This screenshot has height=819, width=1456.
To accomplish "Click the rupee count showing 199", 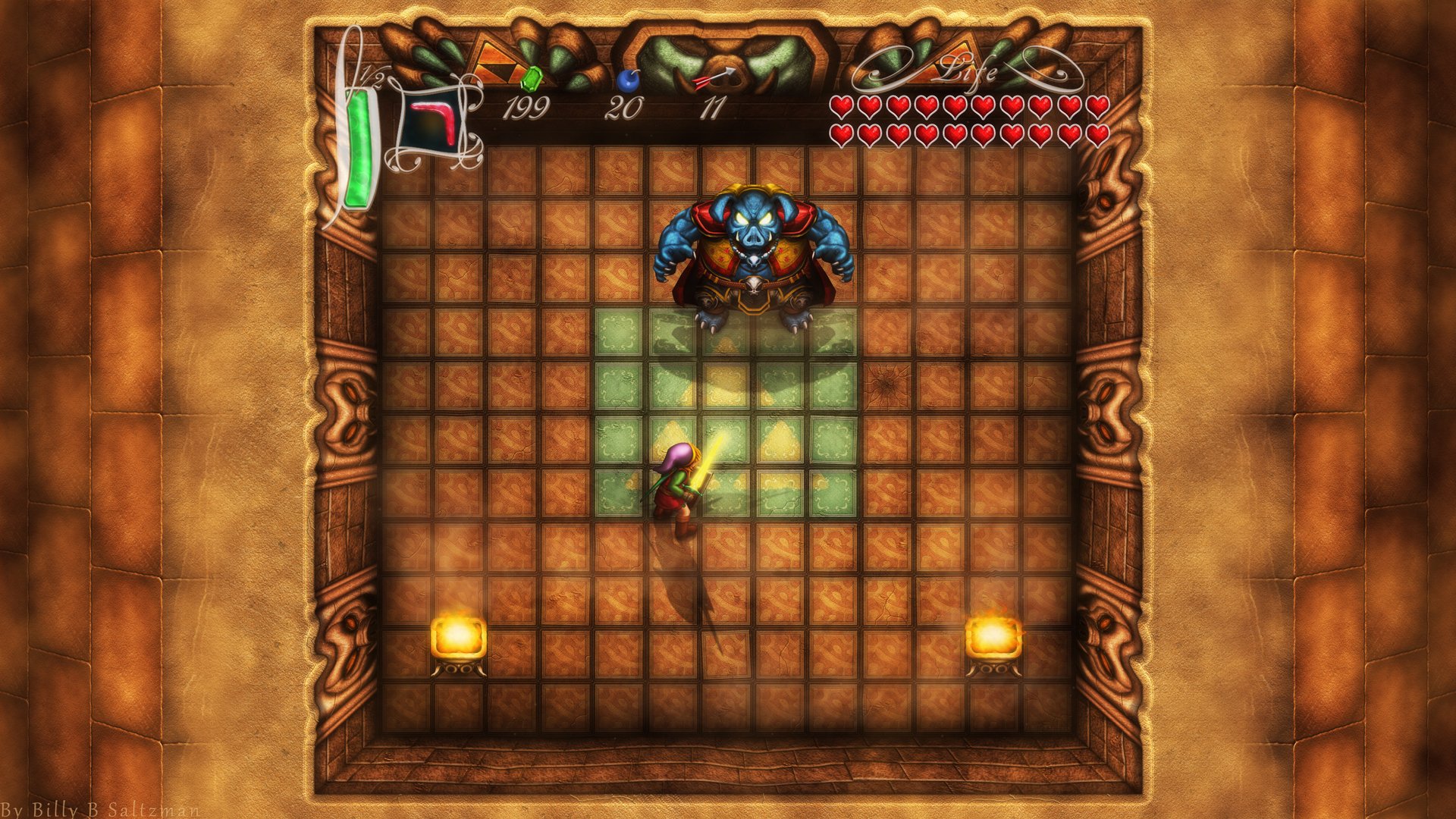I will tap(526, 108).
